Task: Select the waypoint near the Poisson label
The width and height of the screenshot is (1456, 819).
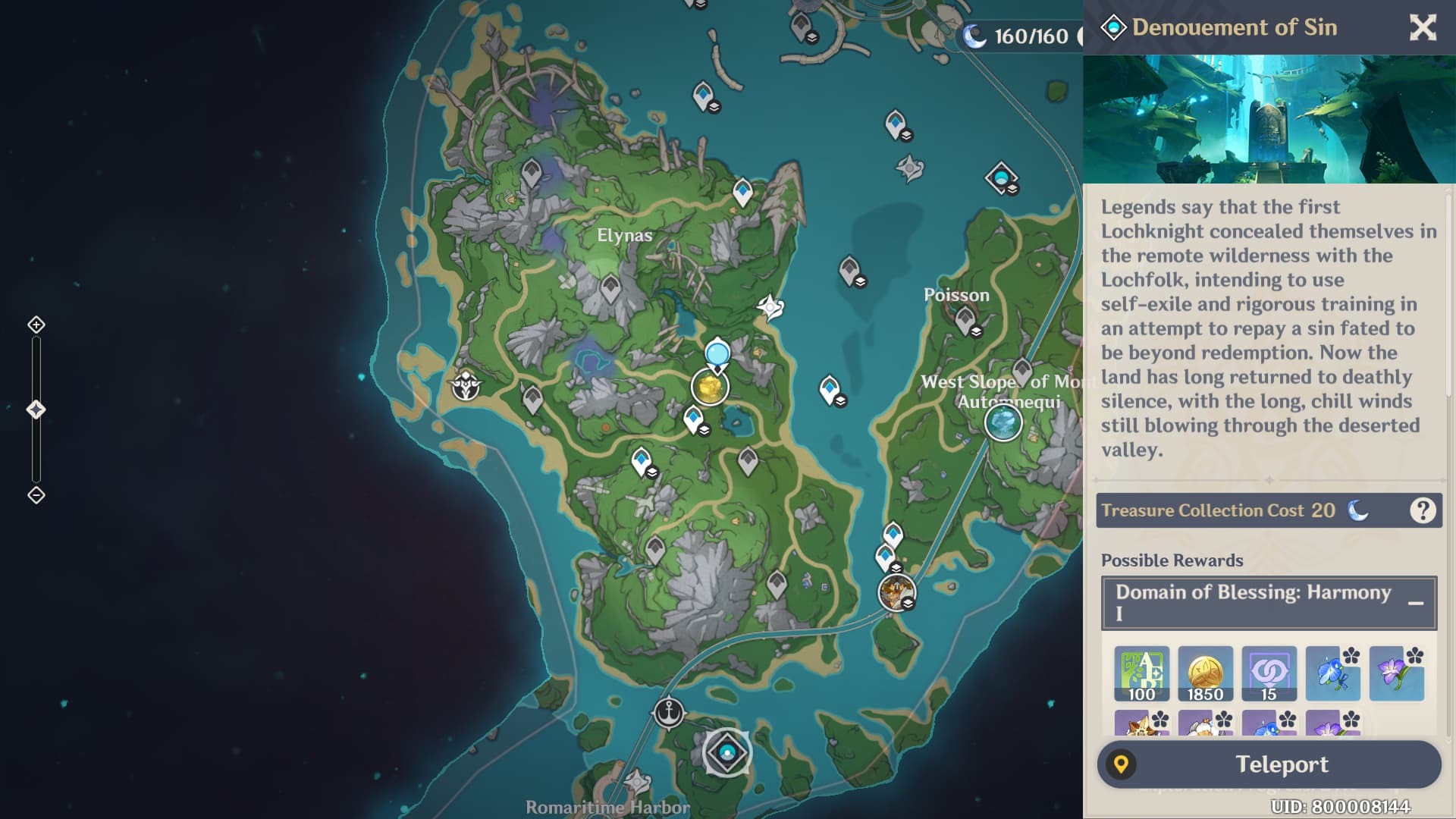Action: click(x=965, y=322)
